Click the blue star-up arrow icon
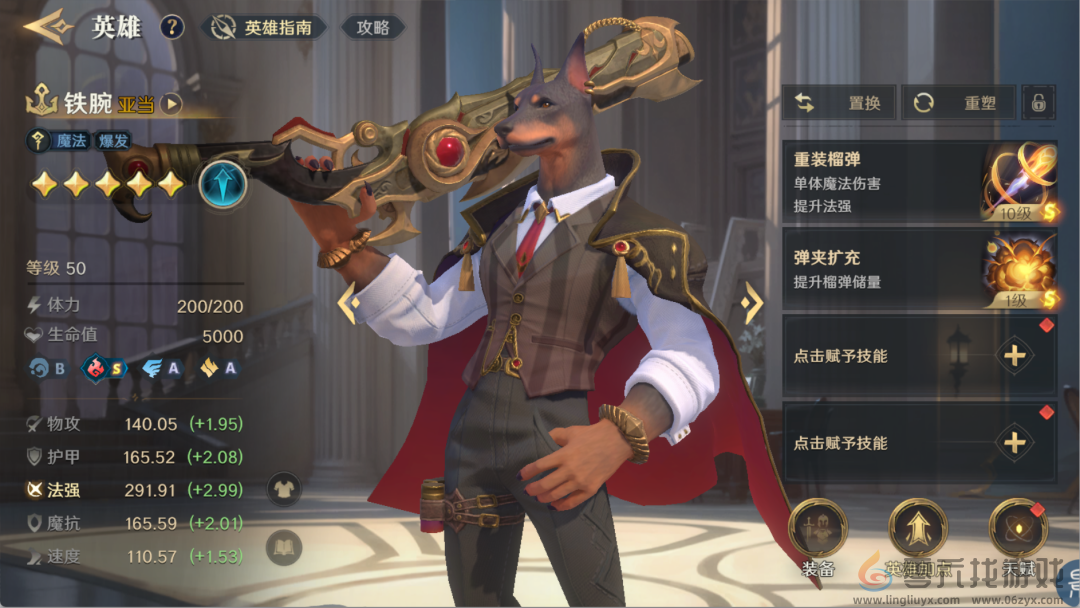This screenshot has width=1080, height=608. [222, 184]
